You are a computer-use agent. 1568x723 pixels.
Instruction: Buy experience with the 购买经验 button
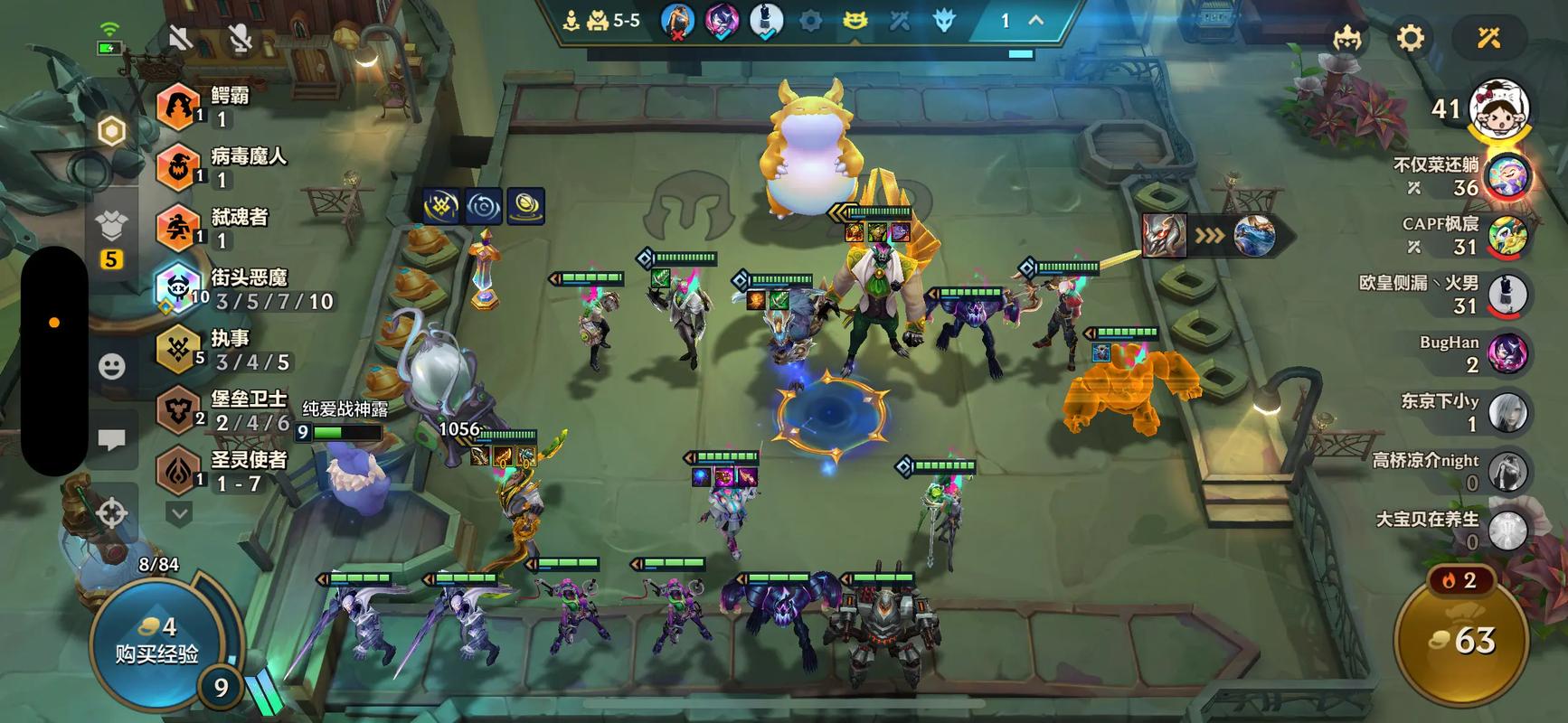[156, 640]
